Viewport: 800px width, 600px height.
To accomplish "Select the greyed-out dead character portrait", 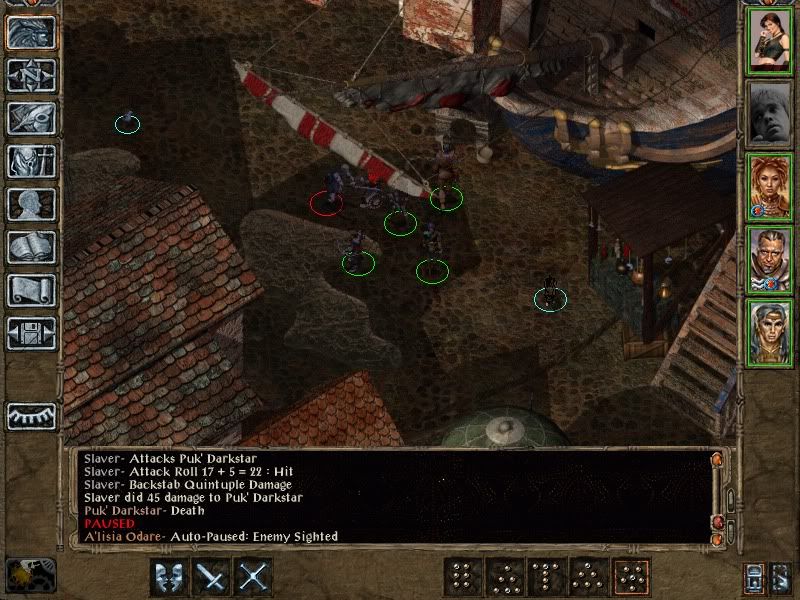I will [x=769, y=114].
